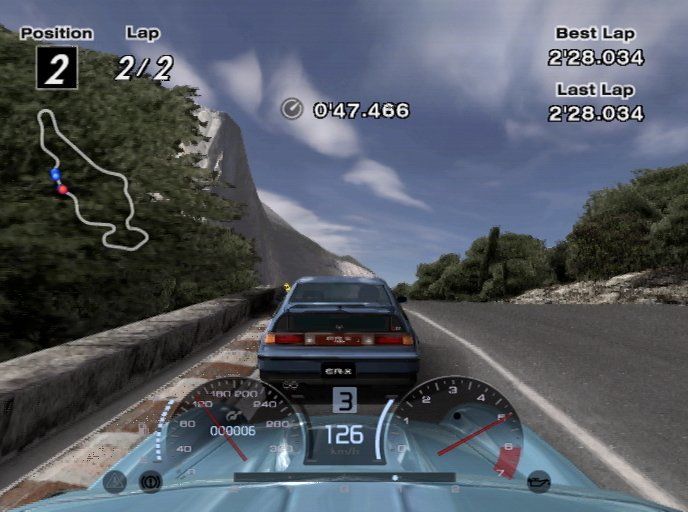This screenshot has height=512, width=688.
Task: Click the gear indicator box showing 3
Action: pos(344,401)
